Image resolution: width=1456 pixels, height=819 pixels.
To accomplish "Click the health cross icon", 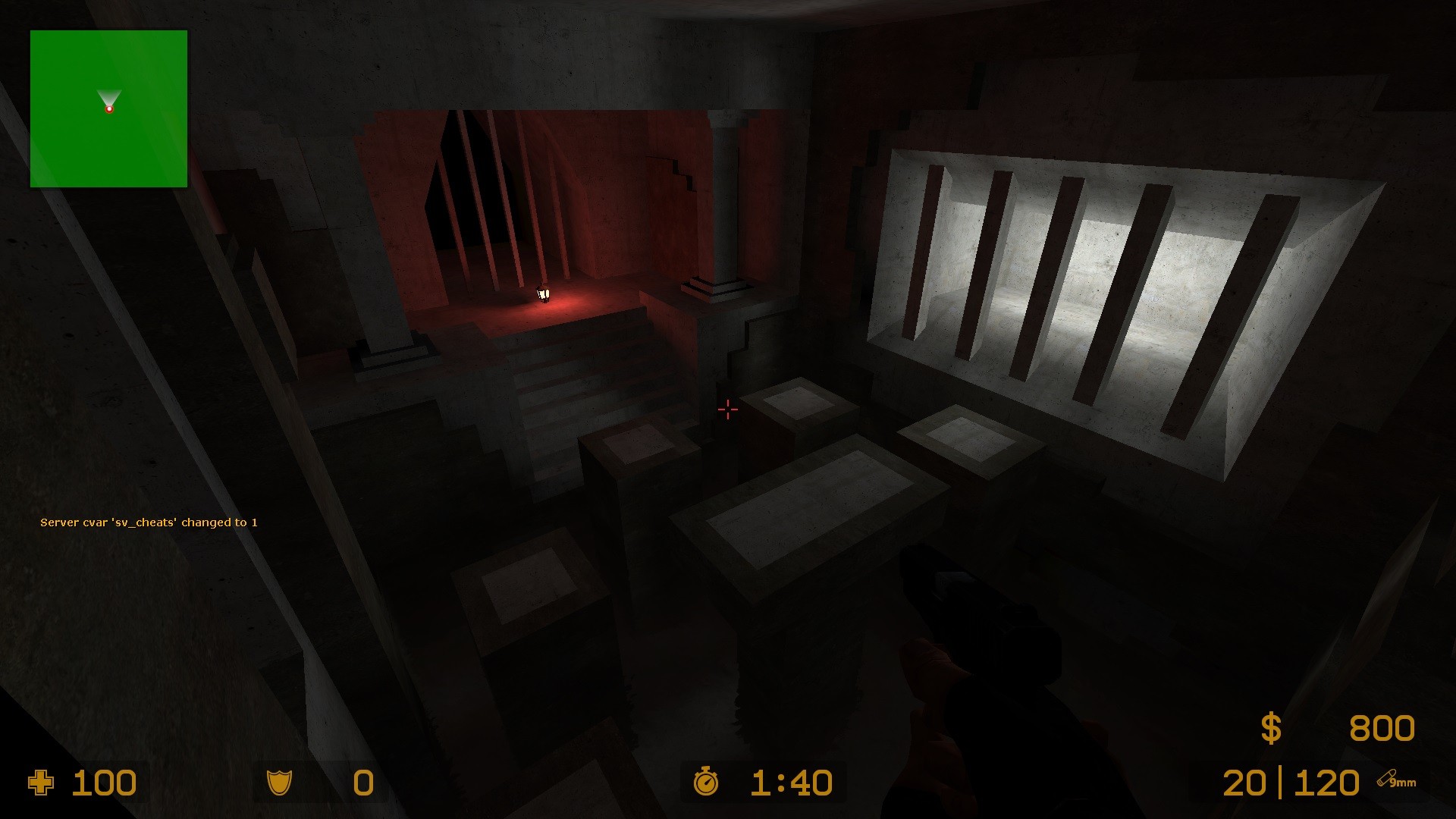I will tap(42, 783).
